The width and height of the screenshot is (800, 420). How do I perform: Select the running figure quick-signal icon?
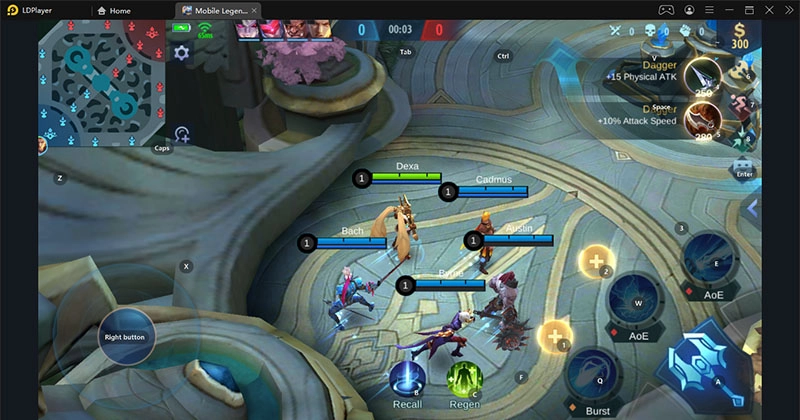click(742, 101)
